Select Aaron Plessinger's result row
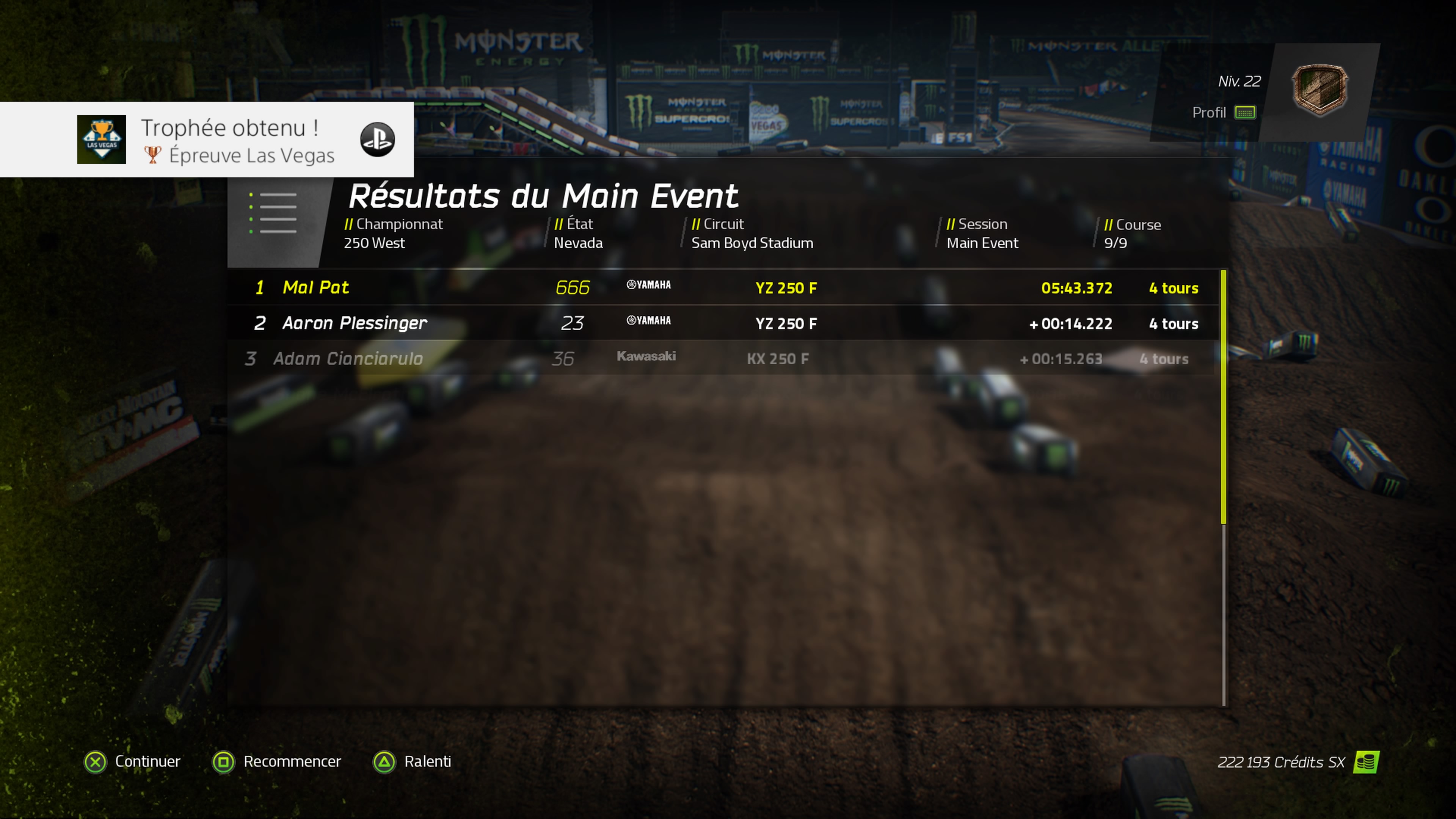This screenshot has height=819, width=1456. pos(723,323)
